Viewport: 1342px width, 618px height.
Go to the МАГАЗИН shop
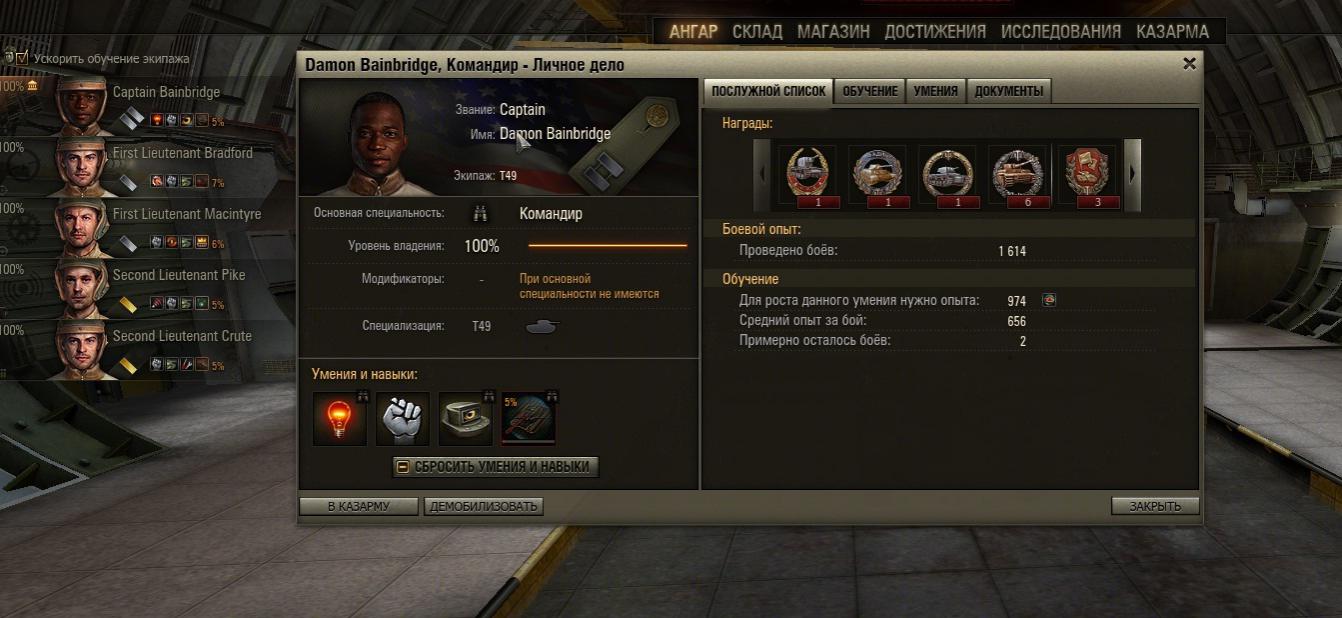(x=833, y=32)
